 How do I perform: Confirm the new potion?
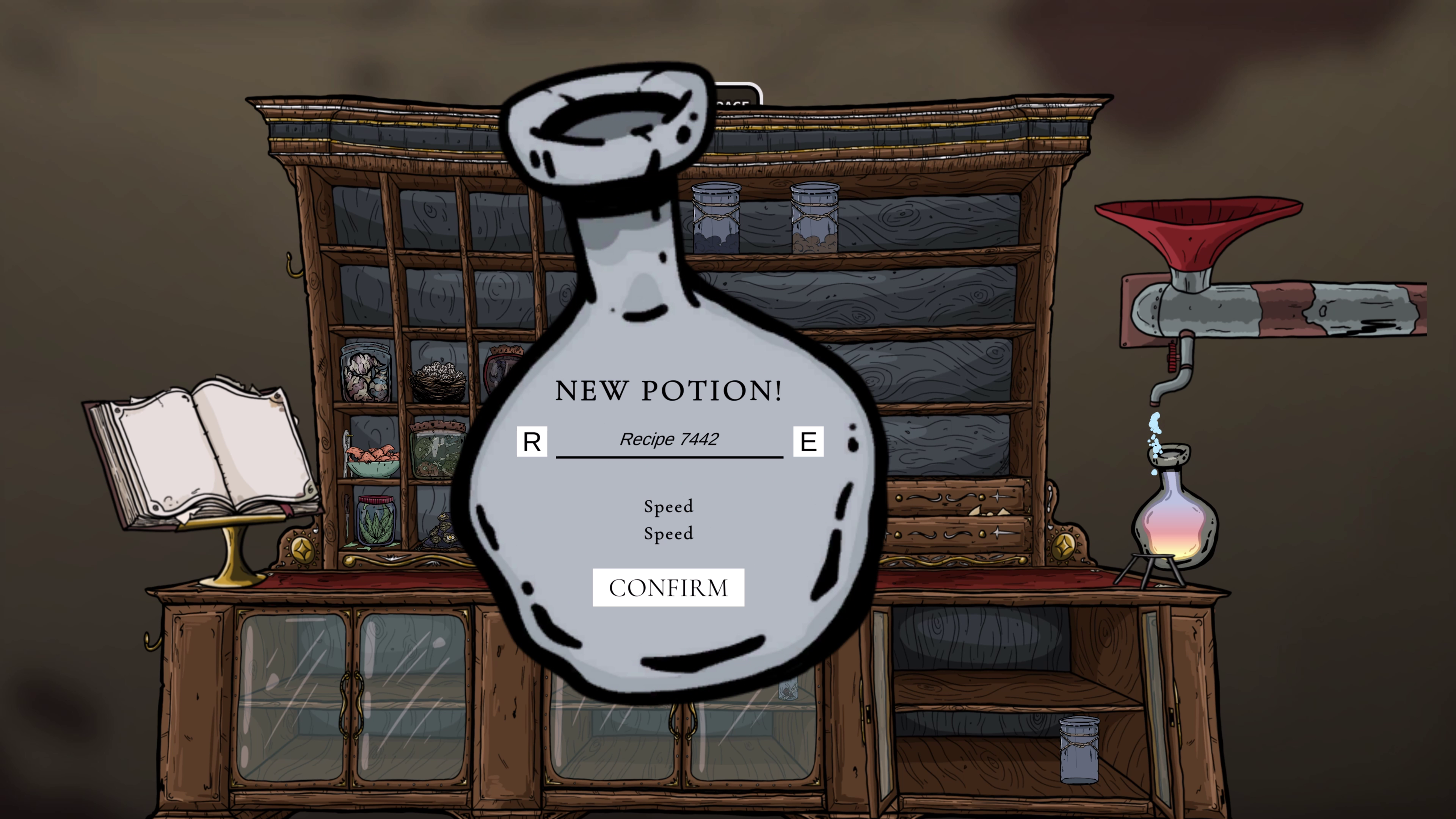[668, 588]
